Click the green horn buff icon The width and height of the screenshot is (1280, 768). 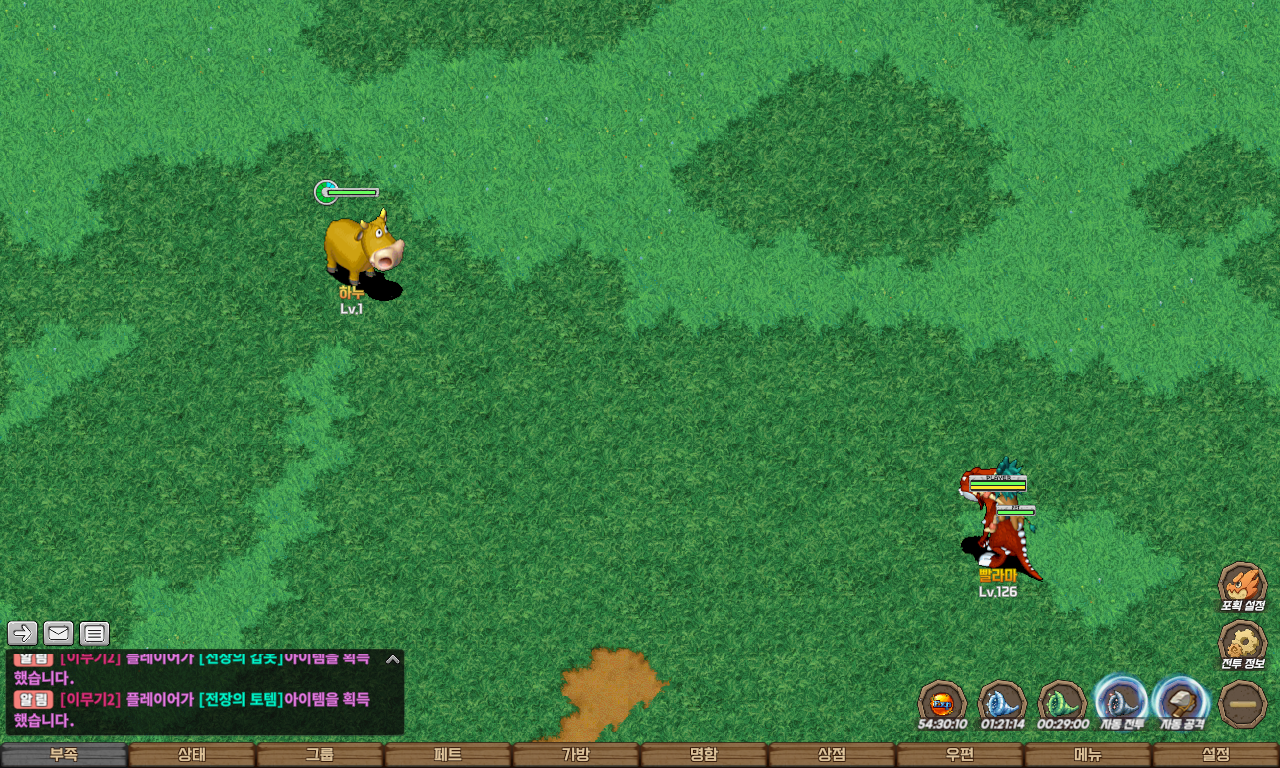(1062, 702)
